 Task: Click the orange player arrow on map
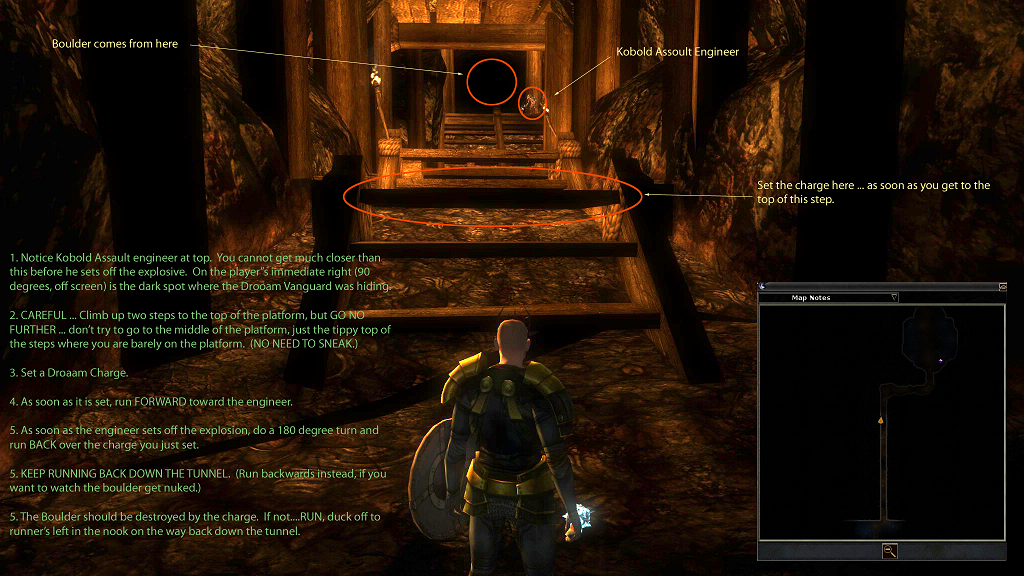click(880, 421)
